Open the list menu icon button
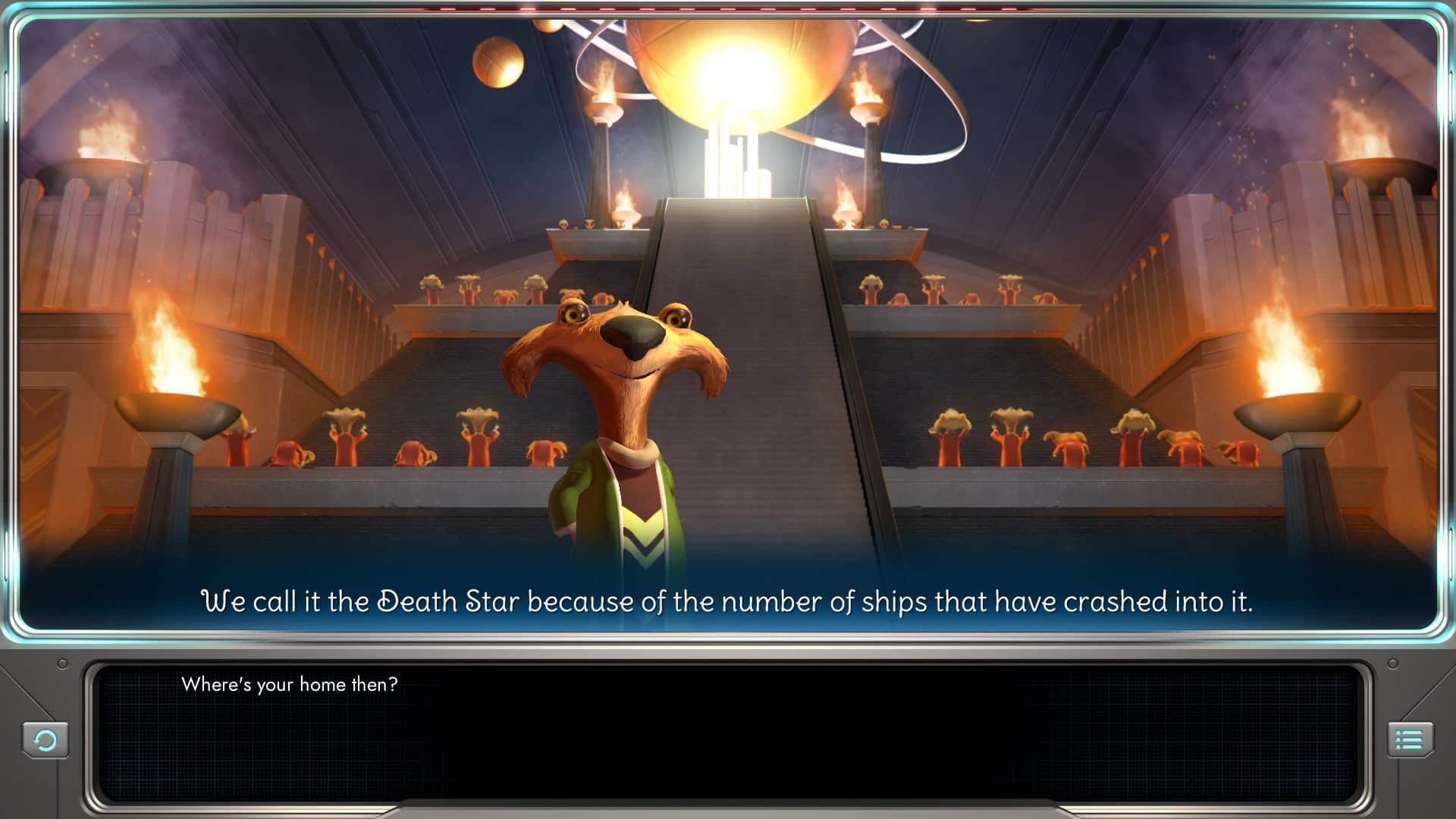This screenshot has height=819, width=1456. click(1410, 739)
